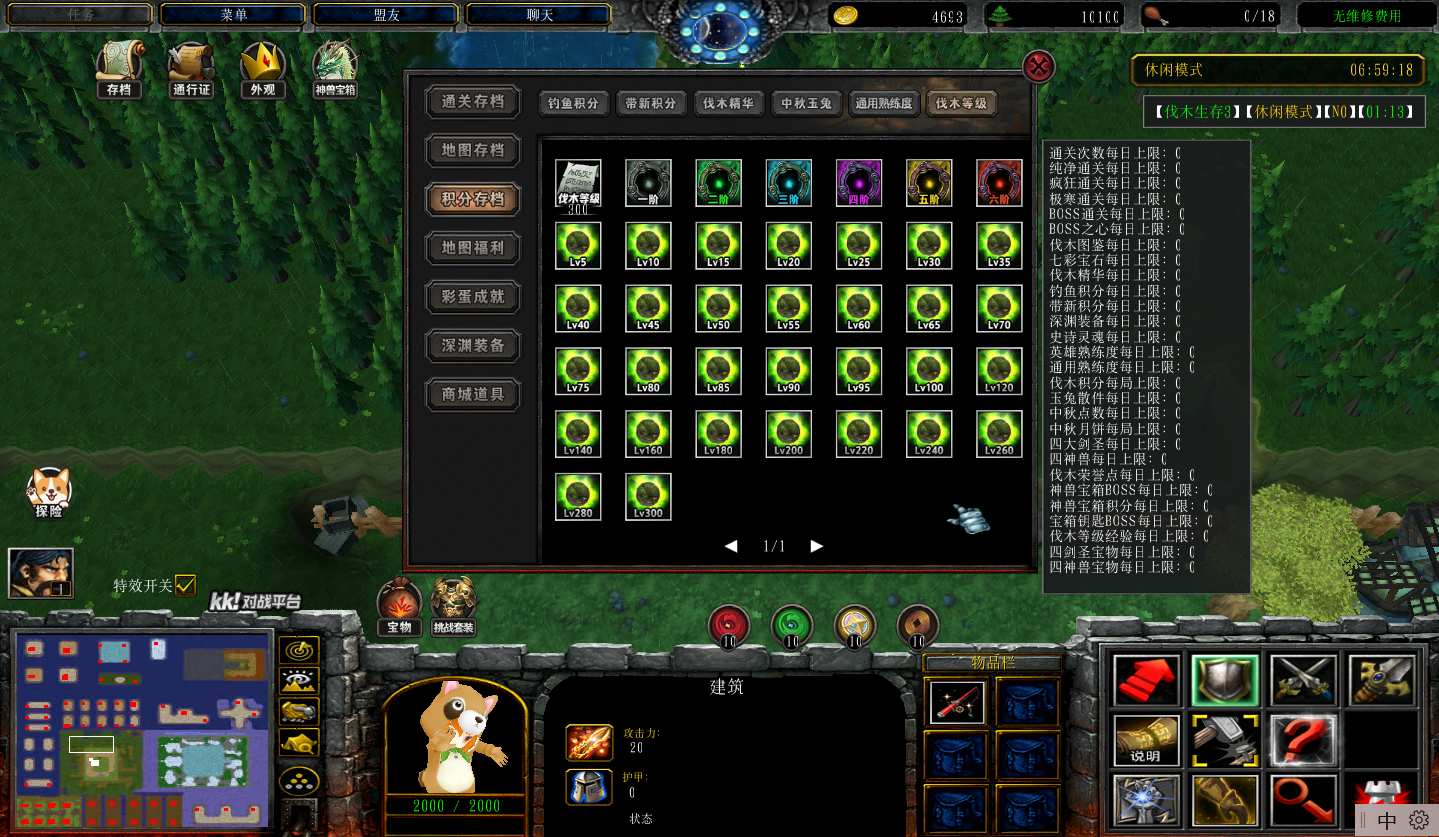This screenshot has height=837, width=1439.
Task: Select the 中秋玉兔 tab
Action: pyautogui.click(x=806, y=103)
